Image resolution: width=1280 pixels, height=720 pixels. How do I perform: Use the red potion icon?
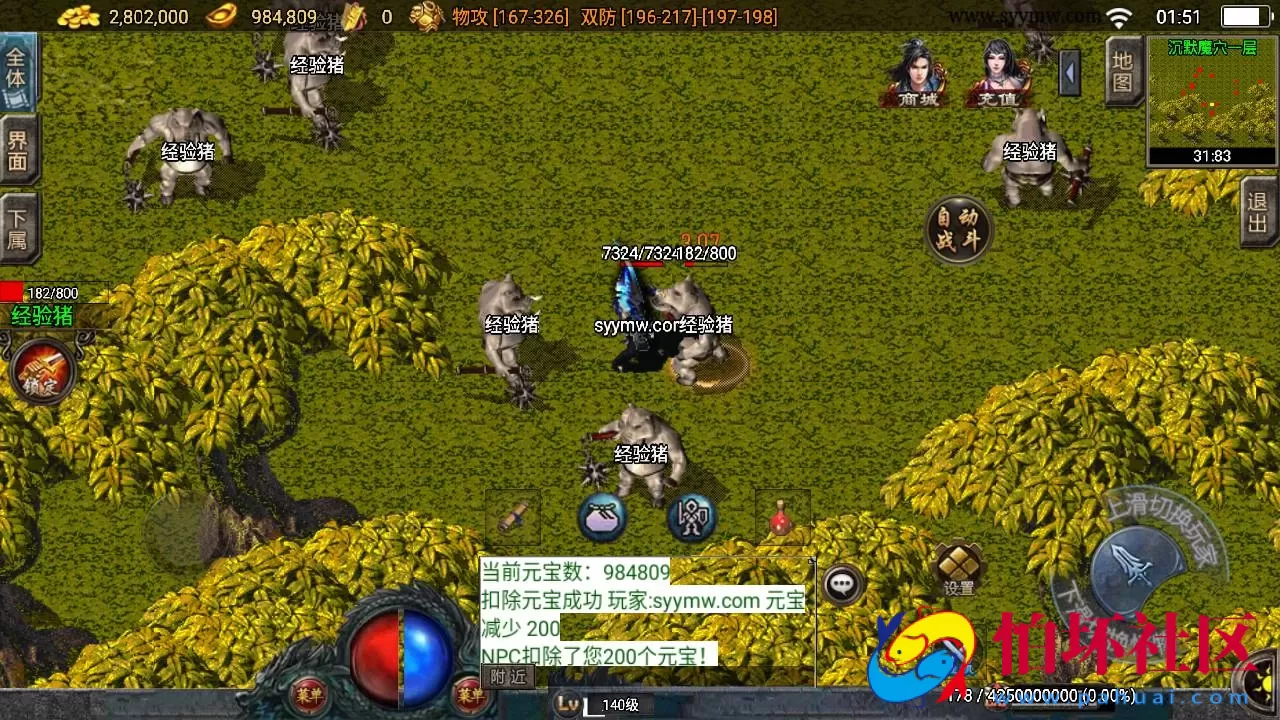783,521
